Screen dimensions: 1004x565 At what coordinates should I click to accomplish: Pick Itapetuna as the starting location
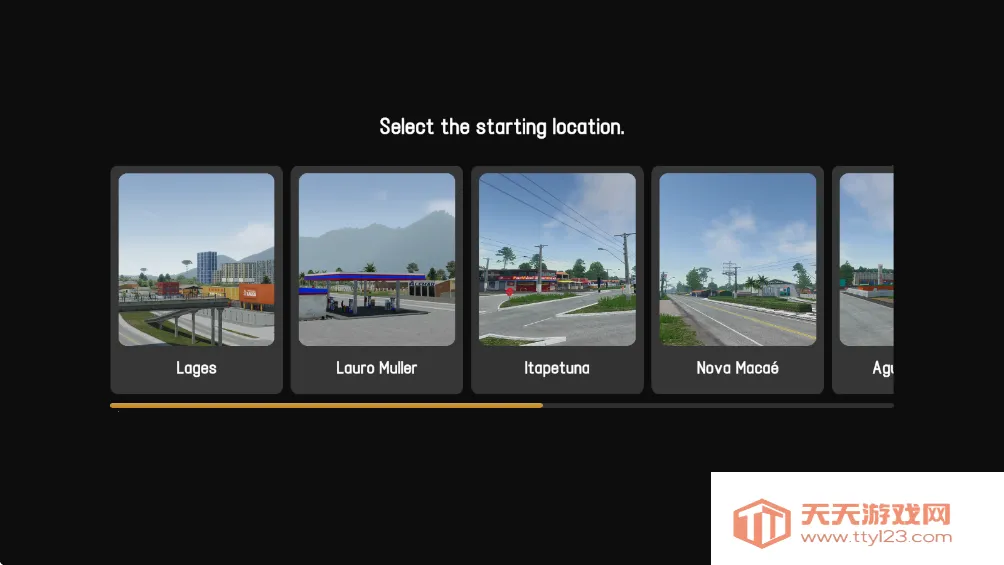coord(557,279)
